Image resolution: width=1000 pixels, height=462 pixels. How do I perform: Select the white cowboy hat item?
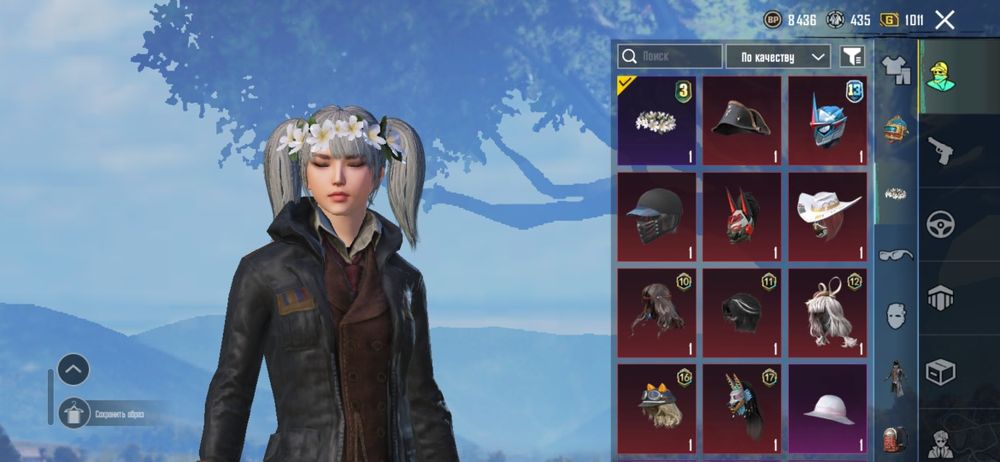pos(827,216)
